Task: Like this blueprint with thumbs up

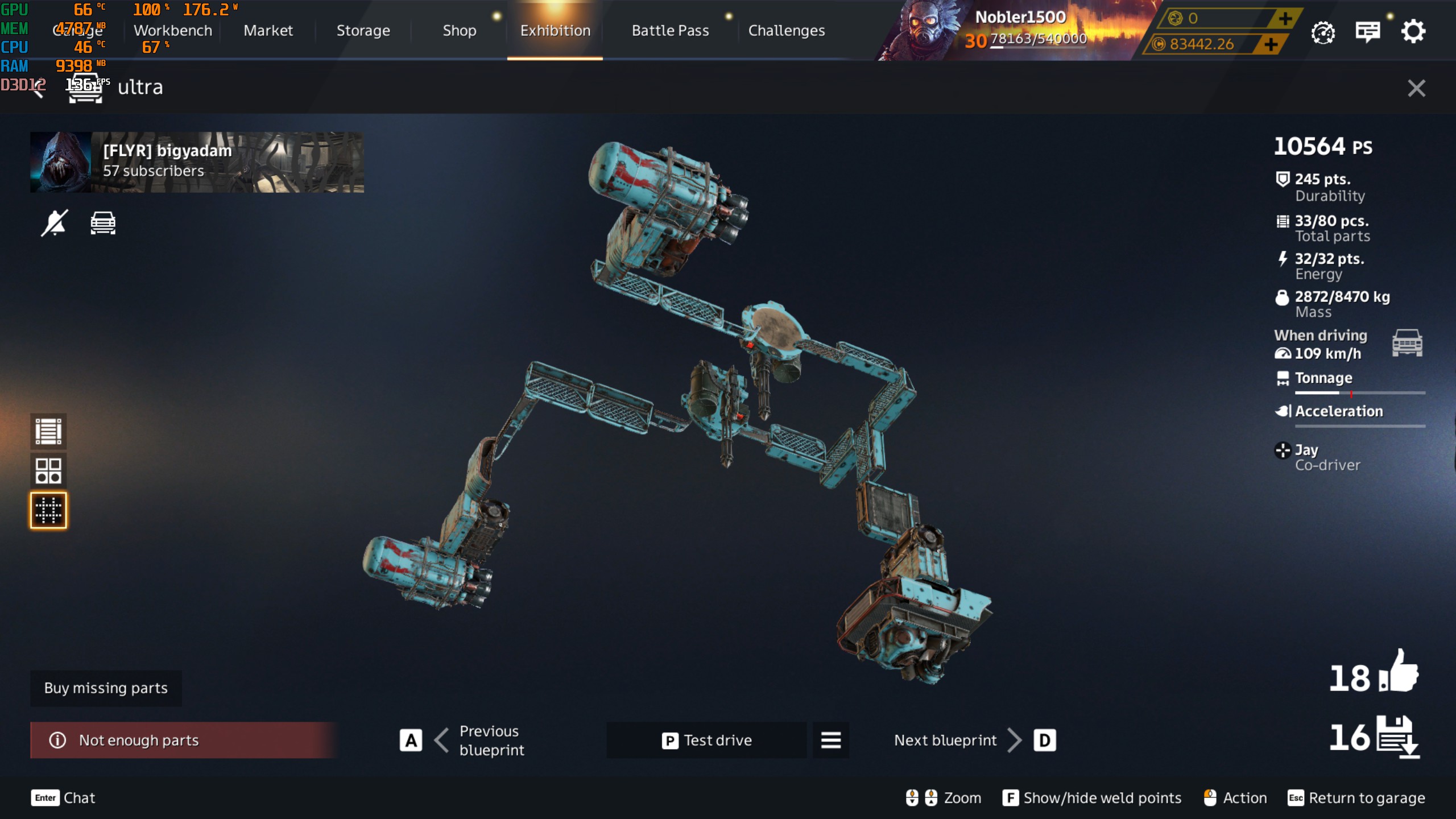Action: tap(1398, 672)
